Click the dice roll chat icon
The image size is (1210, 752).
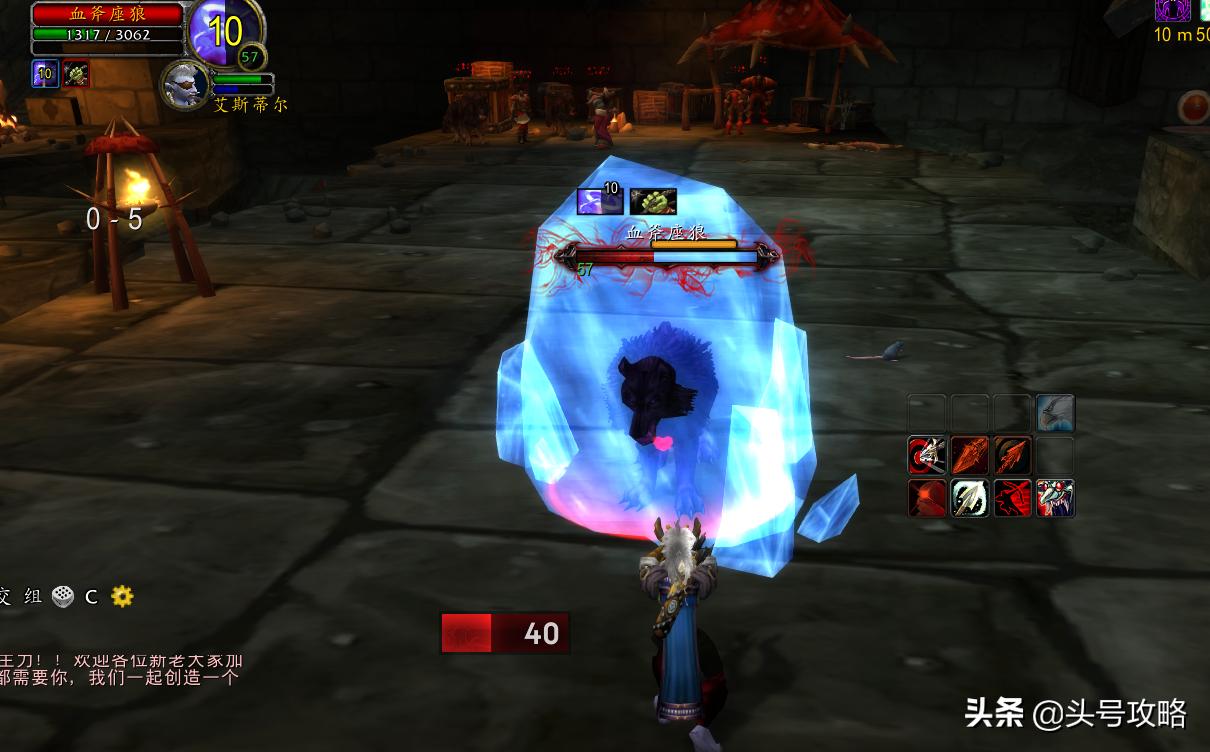pyautogui.click(x=63, y=596)
